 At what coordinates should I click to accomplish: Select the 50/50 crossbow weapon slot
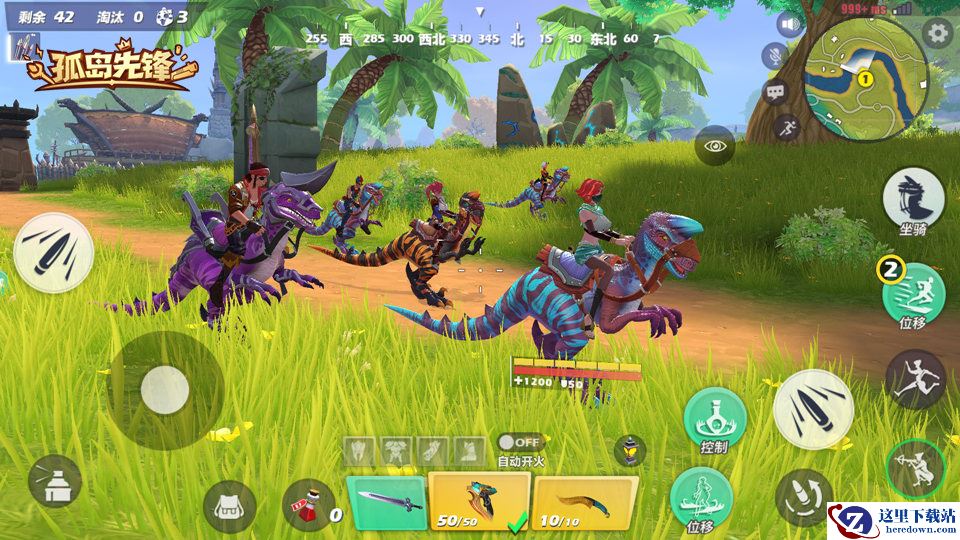pyautogui.click(x=478, y=501)
